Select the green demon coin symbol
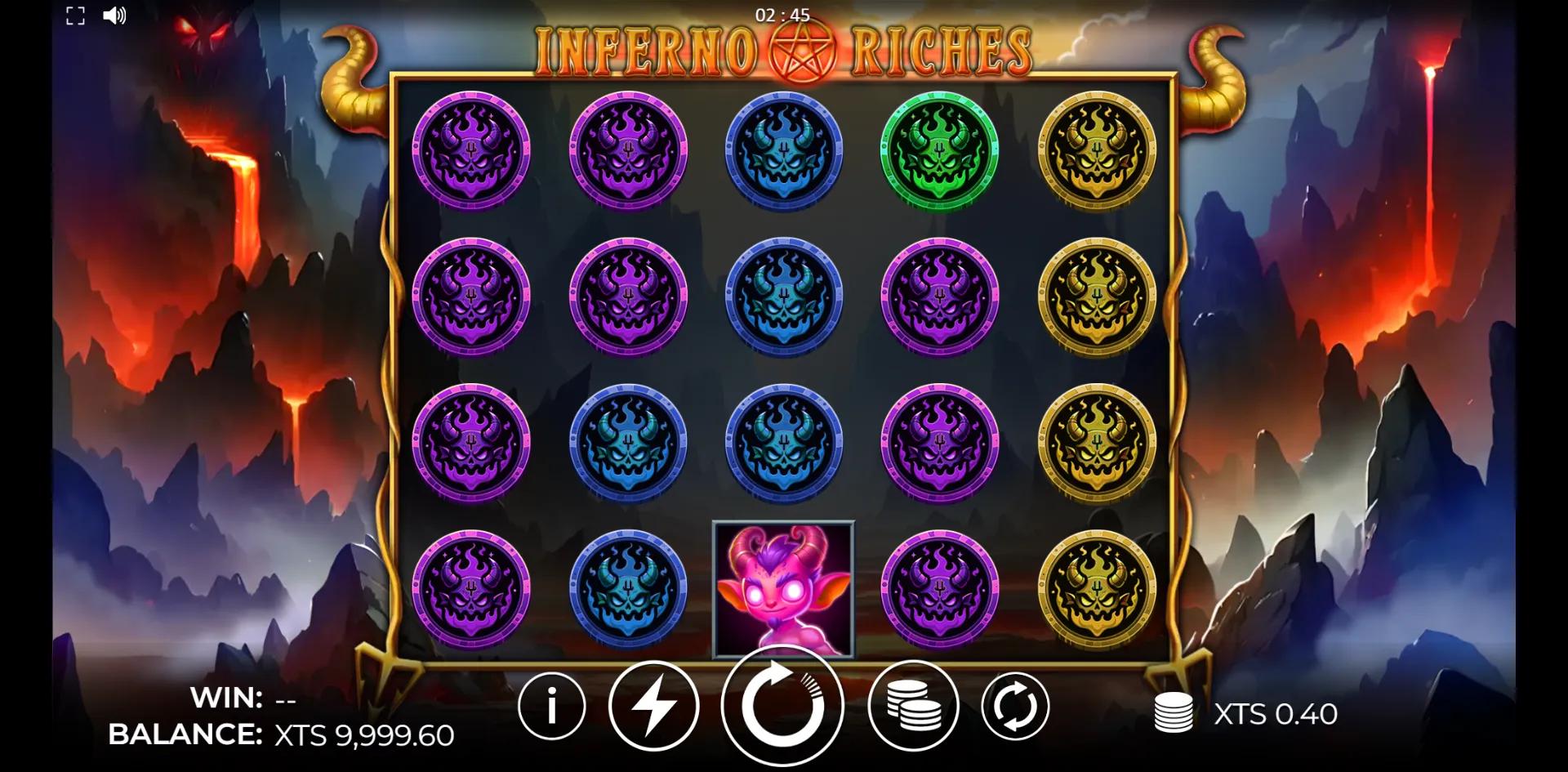Image resolution: width=1568 pixels, height=772 pixels. click(939, 151)
